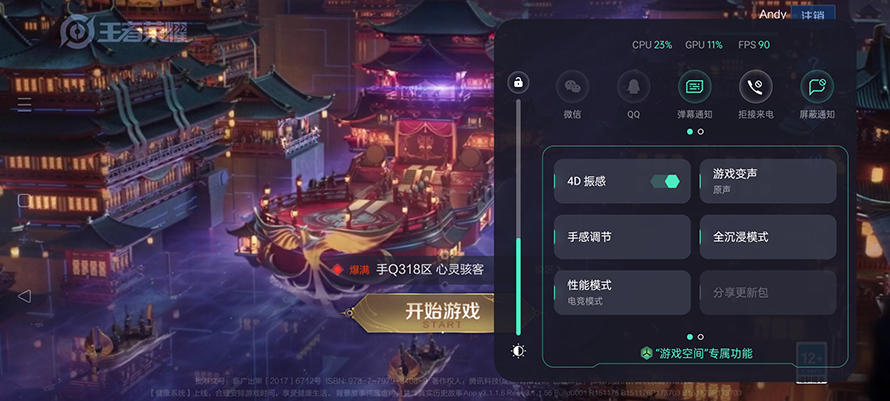This screenshot has width=890, height=401.
Task: Tap the back triangle navigation button
Action: tap(24, 296)
